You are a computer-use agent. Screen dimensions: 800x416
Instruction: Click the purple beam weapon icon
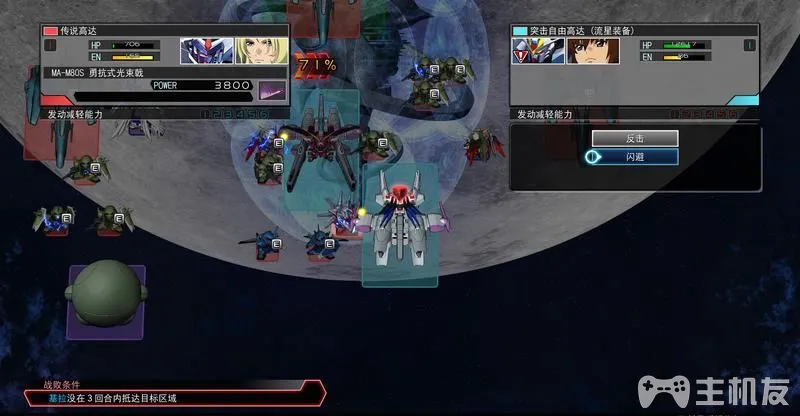point(272,90)
